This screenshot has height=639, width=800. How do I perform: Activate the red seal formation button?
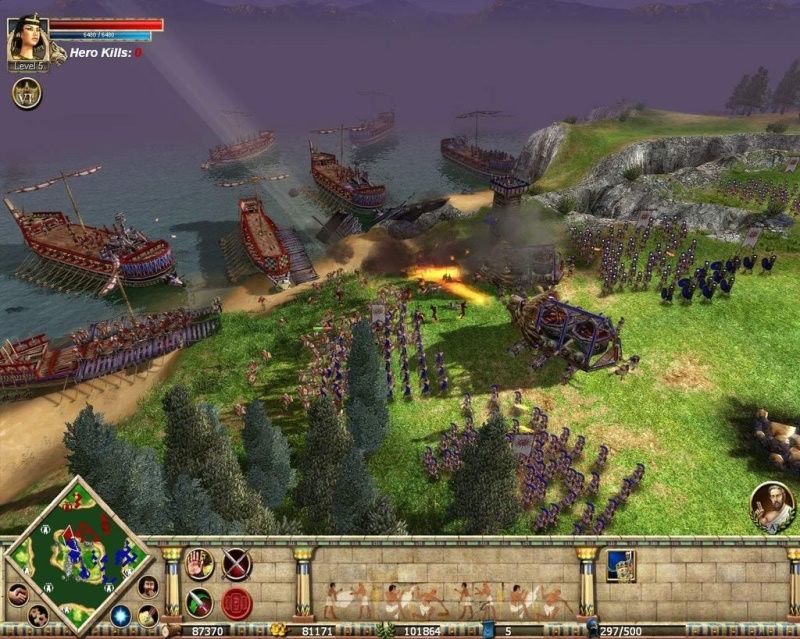pyautogui.click(x=237, y=603)
